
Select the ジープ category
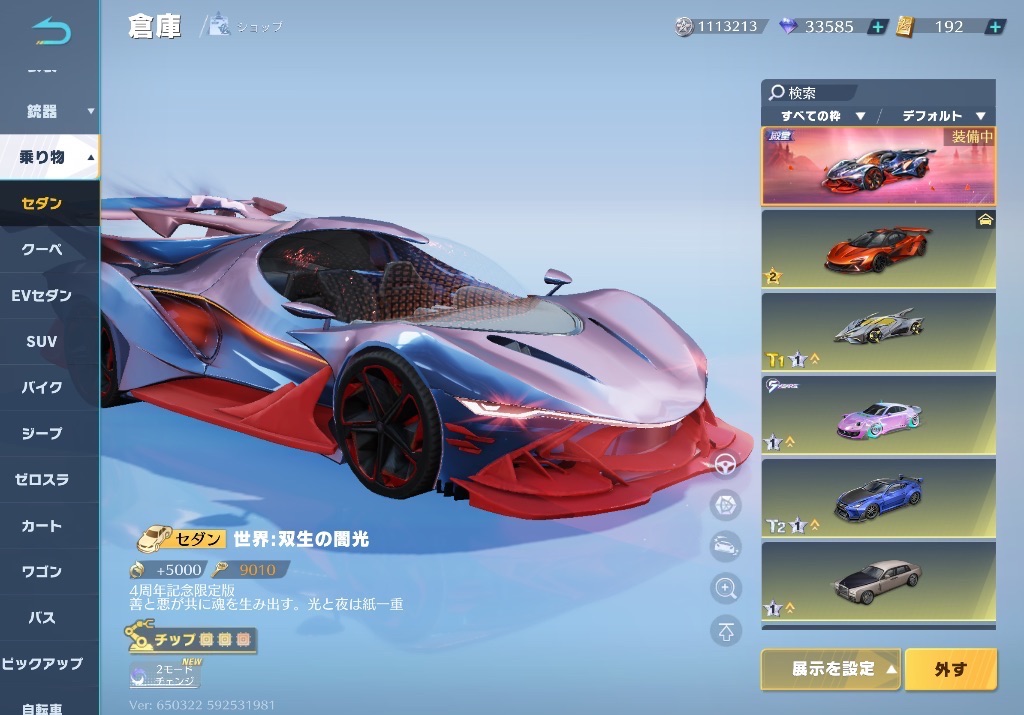click(x=43, y=433)
